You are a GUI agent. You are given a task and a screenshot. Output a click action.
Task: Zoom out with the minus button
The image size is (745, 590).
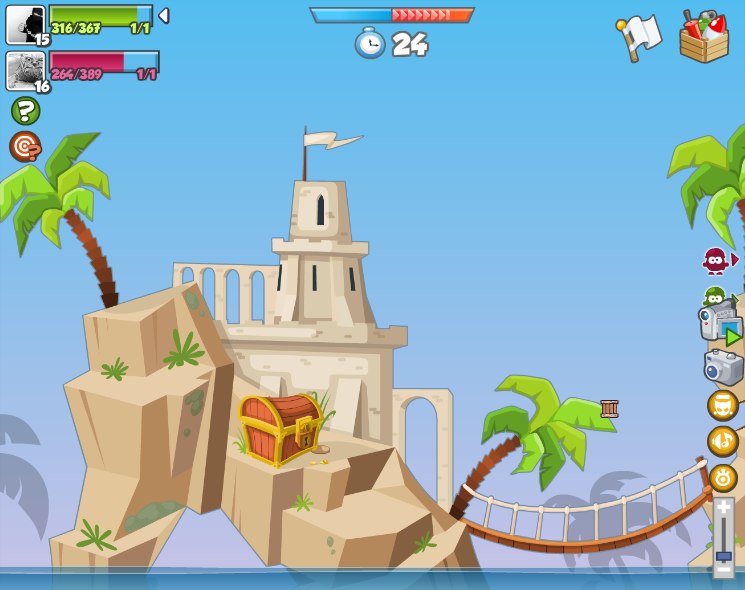723,570
